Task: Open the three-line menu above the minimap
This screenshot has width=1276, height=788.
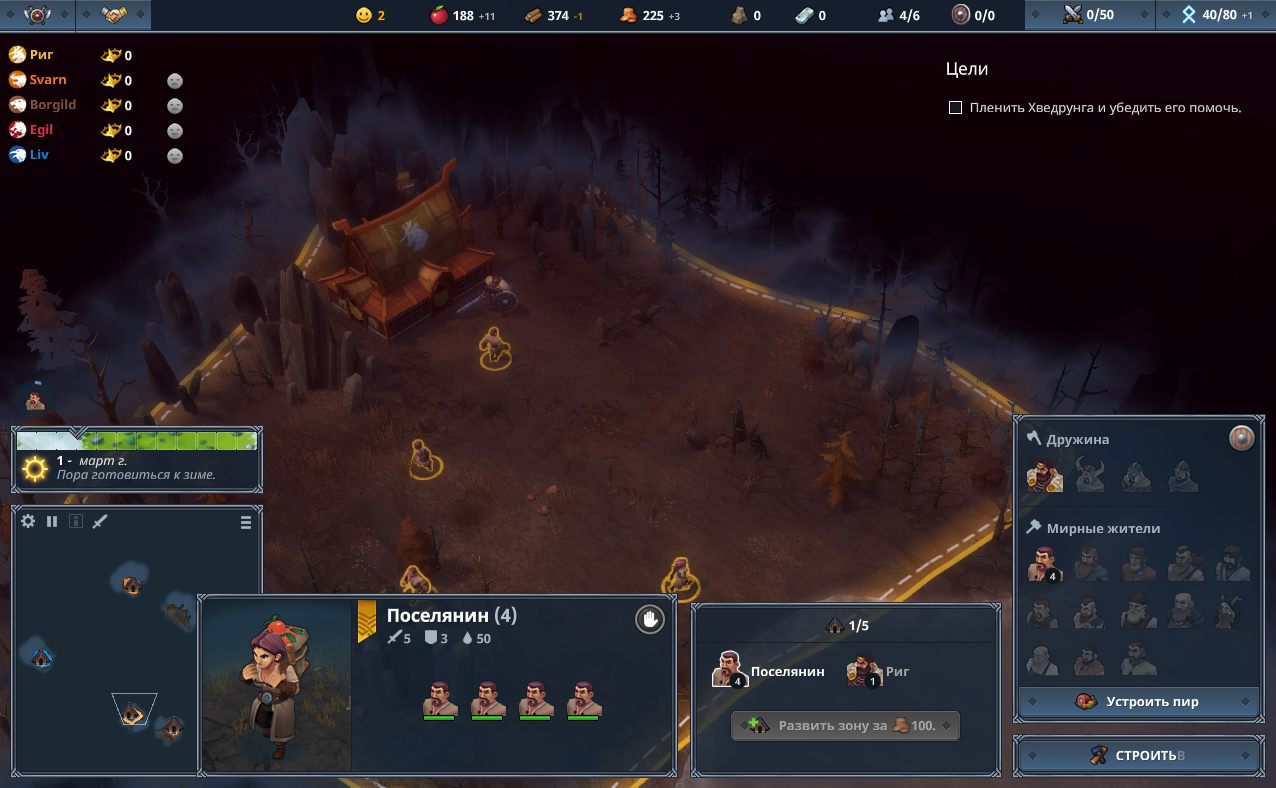Action: [246, 522]
